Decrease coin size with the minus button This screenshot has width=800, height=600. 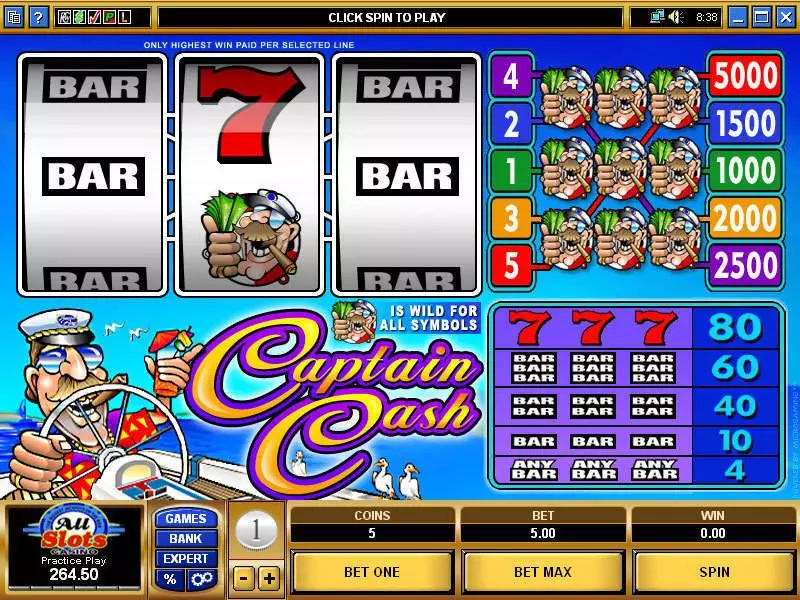[x=243, y=578]
